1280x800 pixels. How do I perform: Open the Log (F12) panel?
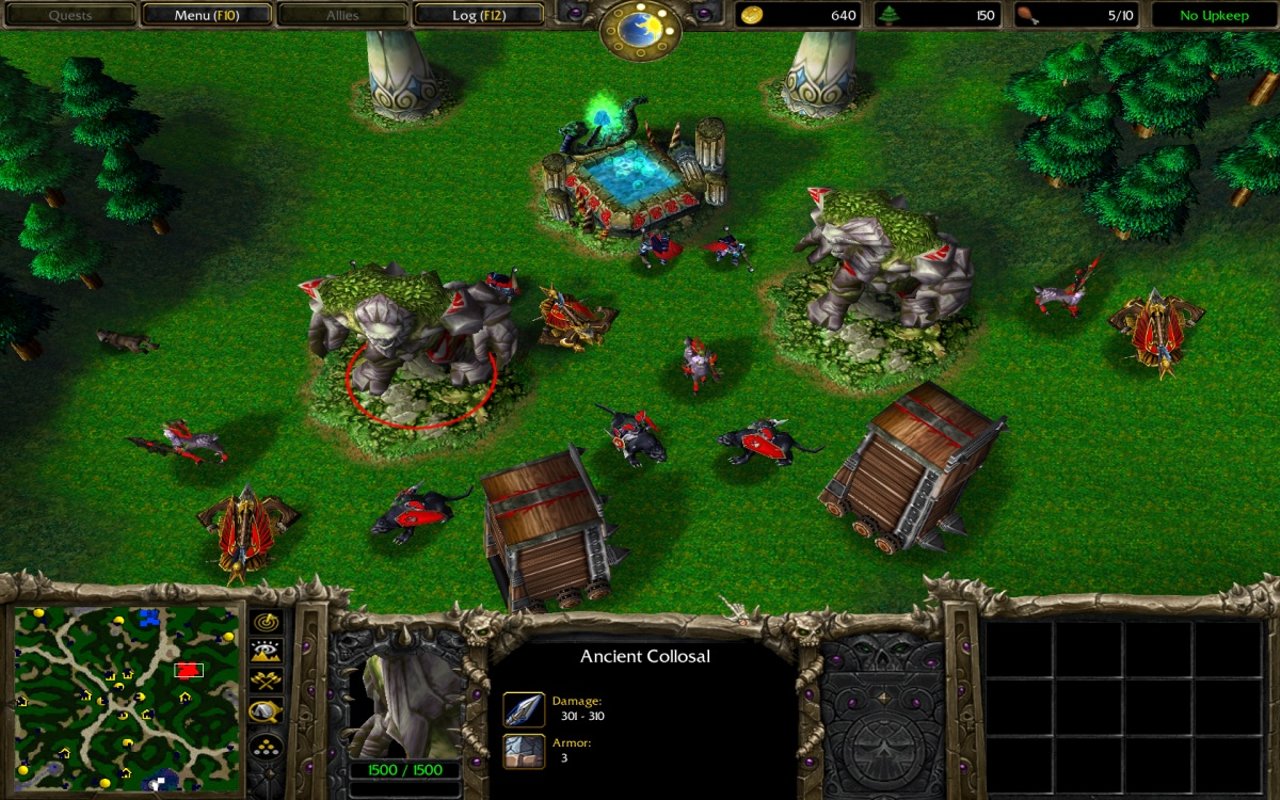tap(478, 15)
